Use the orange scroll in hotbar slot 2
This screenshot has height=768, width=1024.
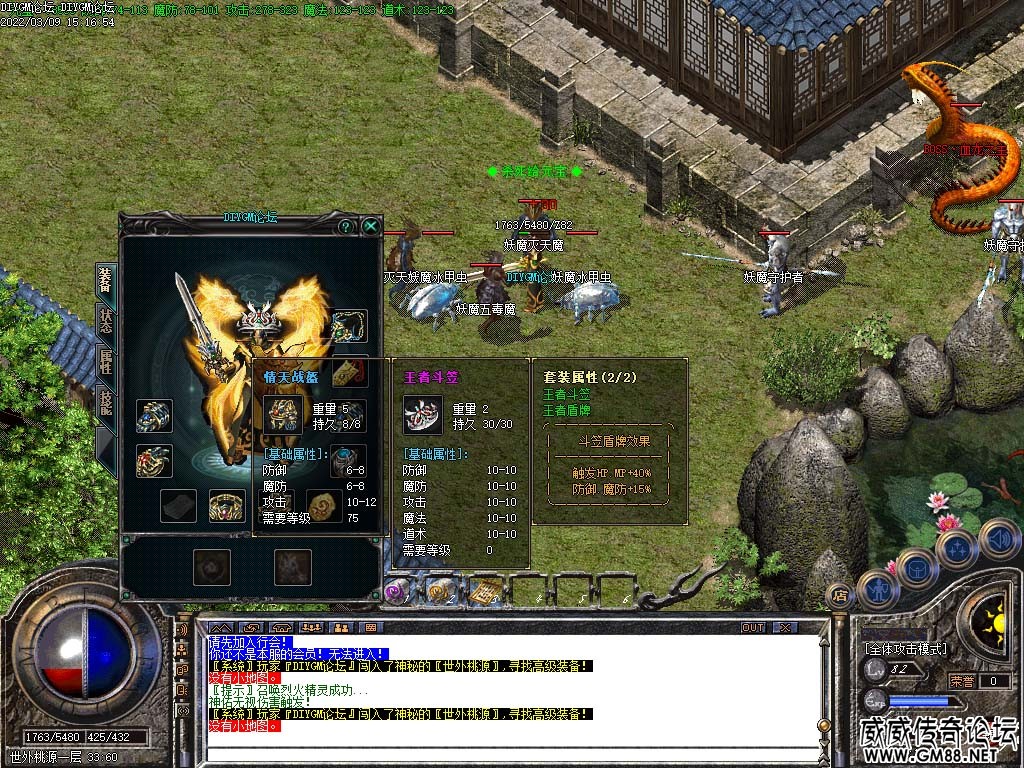pyautogui.click(x=441, y=591)
